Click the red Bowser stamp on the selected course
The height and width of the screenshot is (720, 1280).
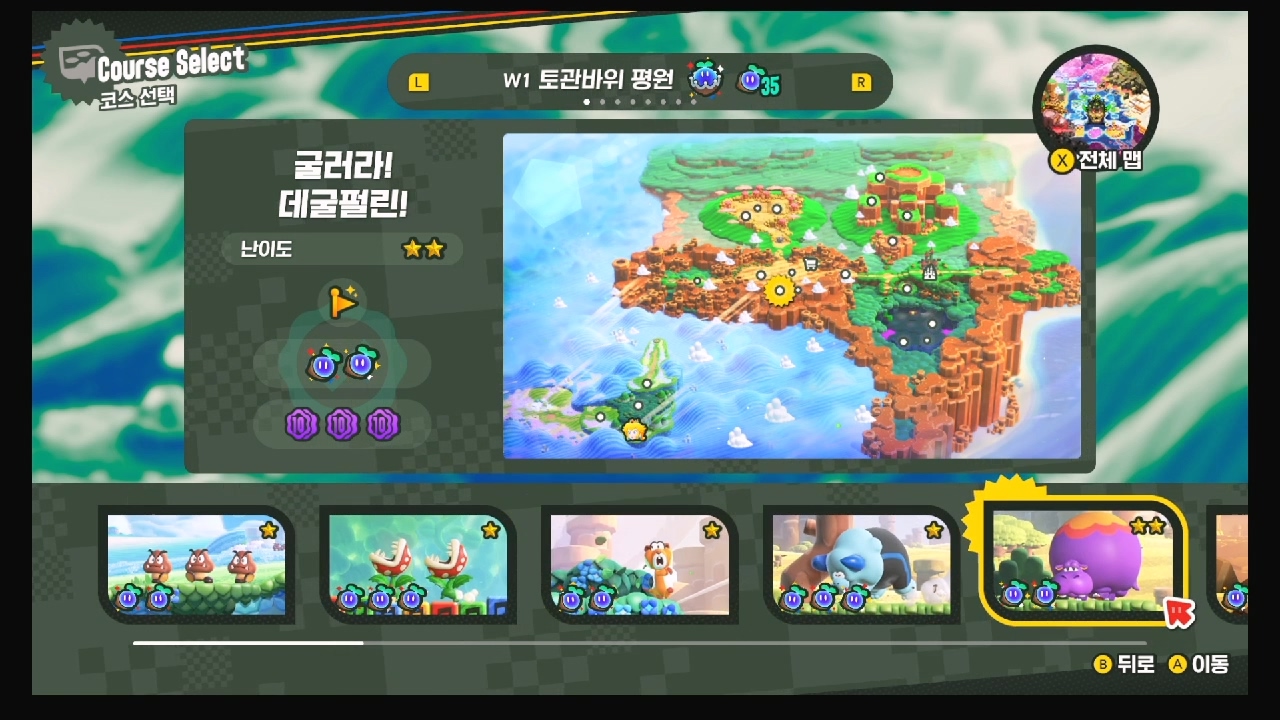(1177, 611)
